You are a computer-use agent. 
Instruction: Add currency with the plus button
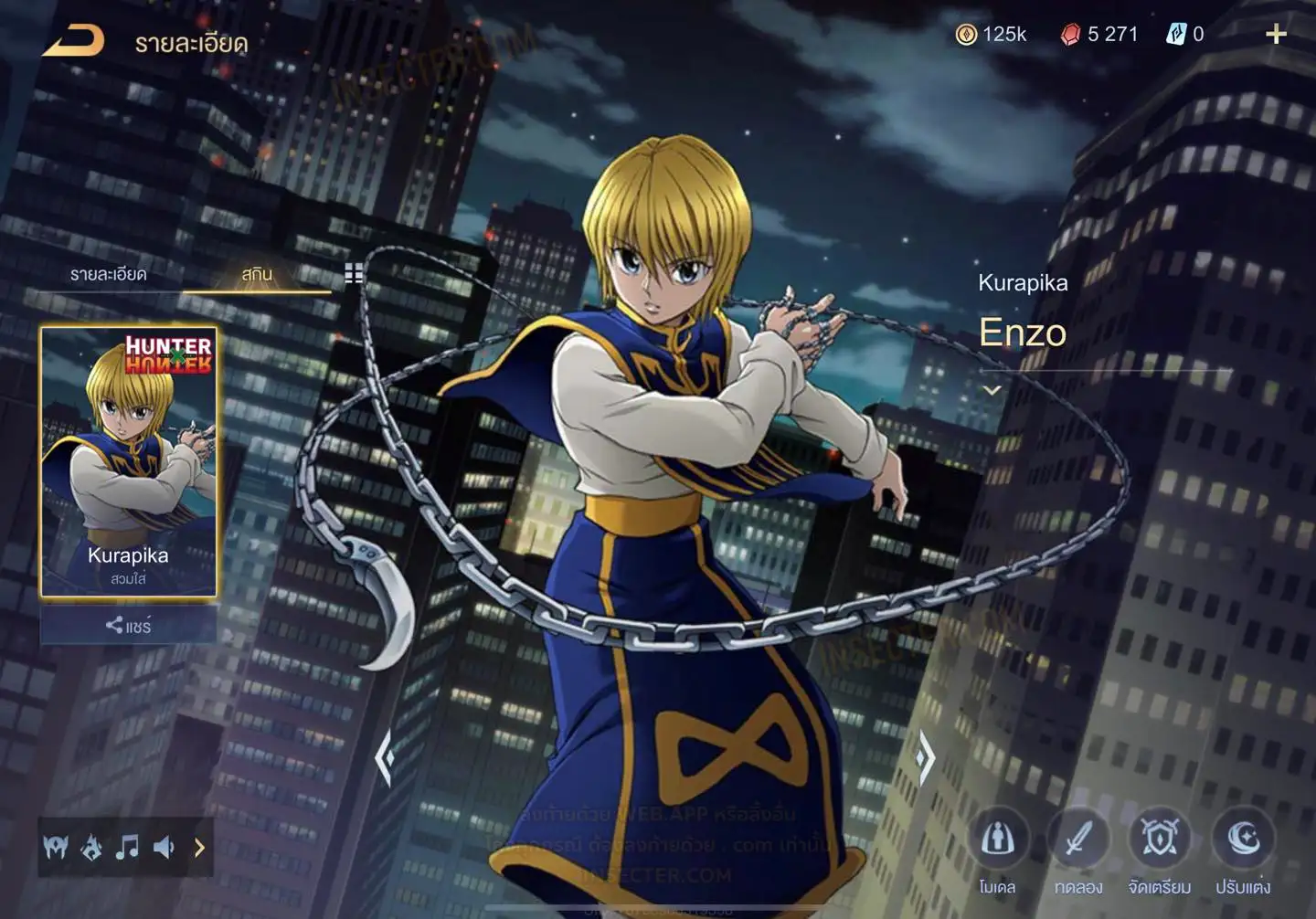tap(1276, 35)
